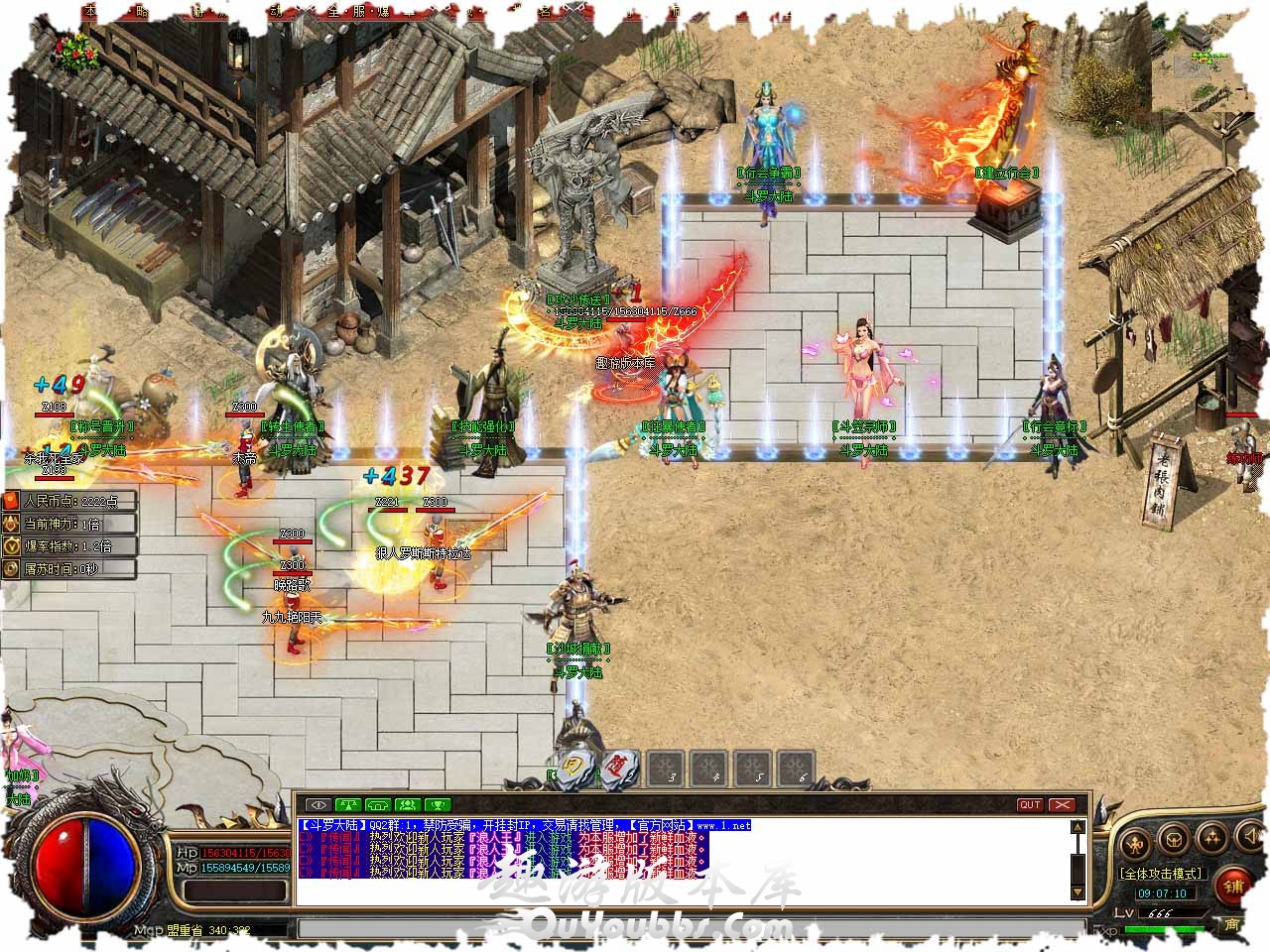The image size is (1270, 952).
Task: Click the green telephone chat button
Action: pyautogui.click(x=377, y=804)
